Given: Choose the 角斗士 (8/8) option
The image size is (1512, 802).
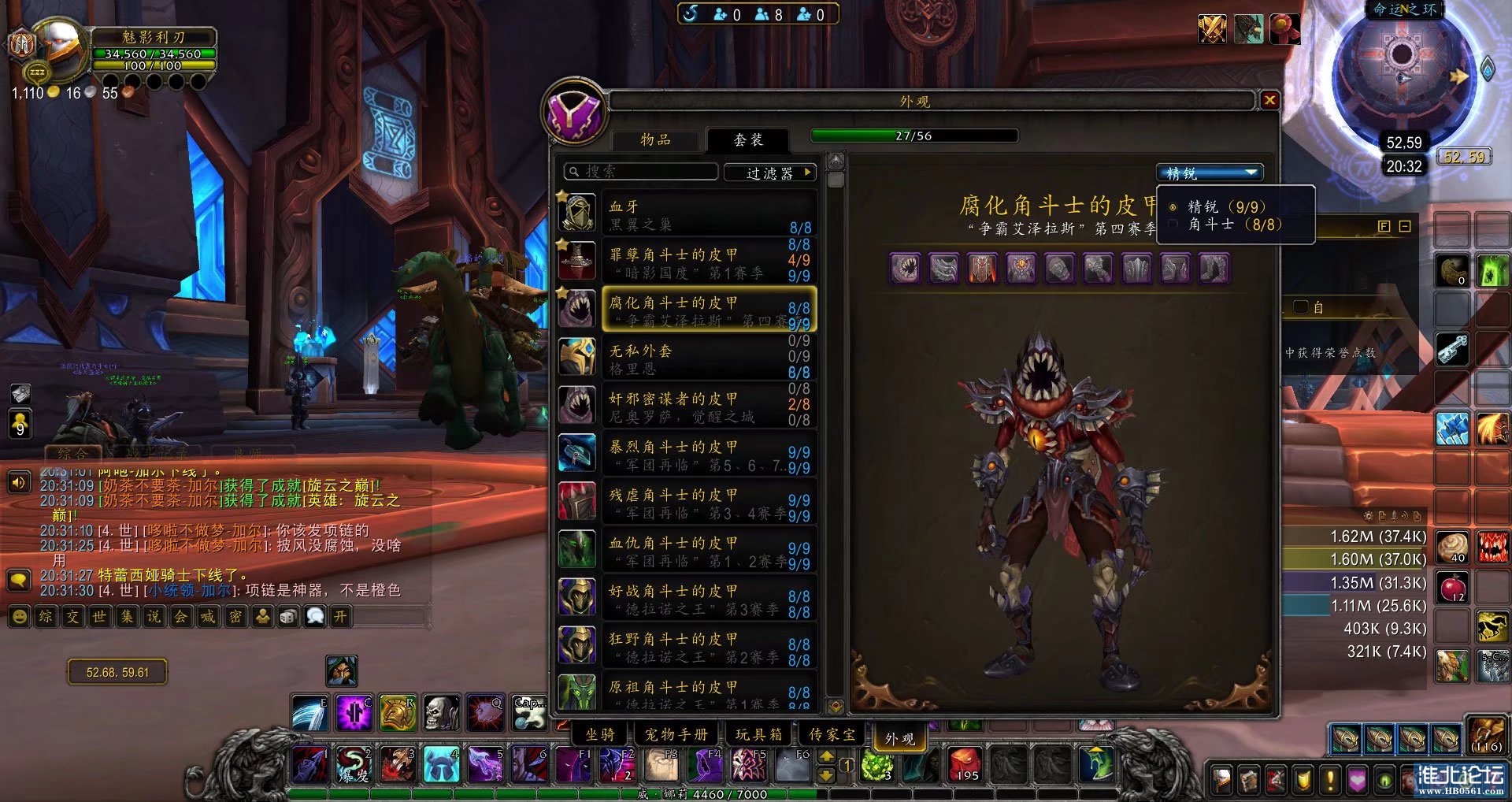Looking at the screenshot, I should coord(1234,225).
